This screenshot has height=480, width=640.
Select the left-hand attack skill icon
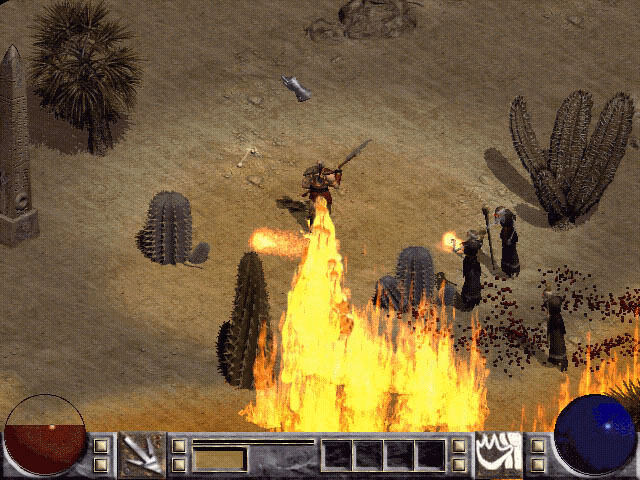click(x=142, y=454)
